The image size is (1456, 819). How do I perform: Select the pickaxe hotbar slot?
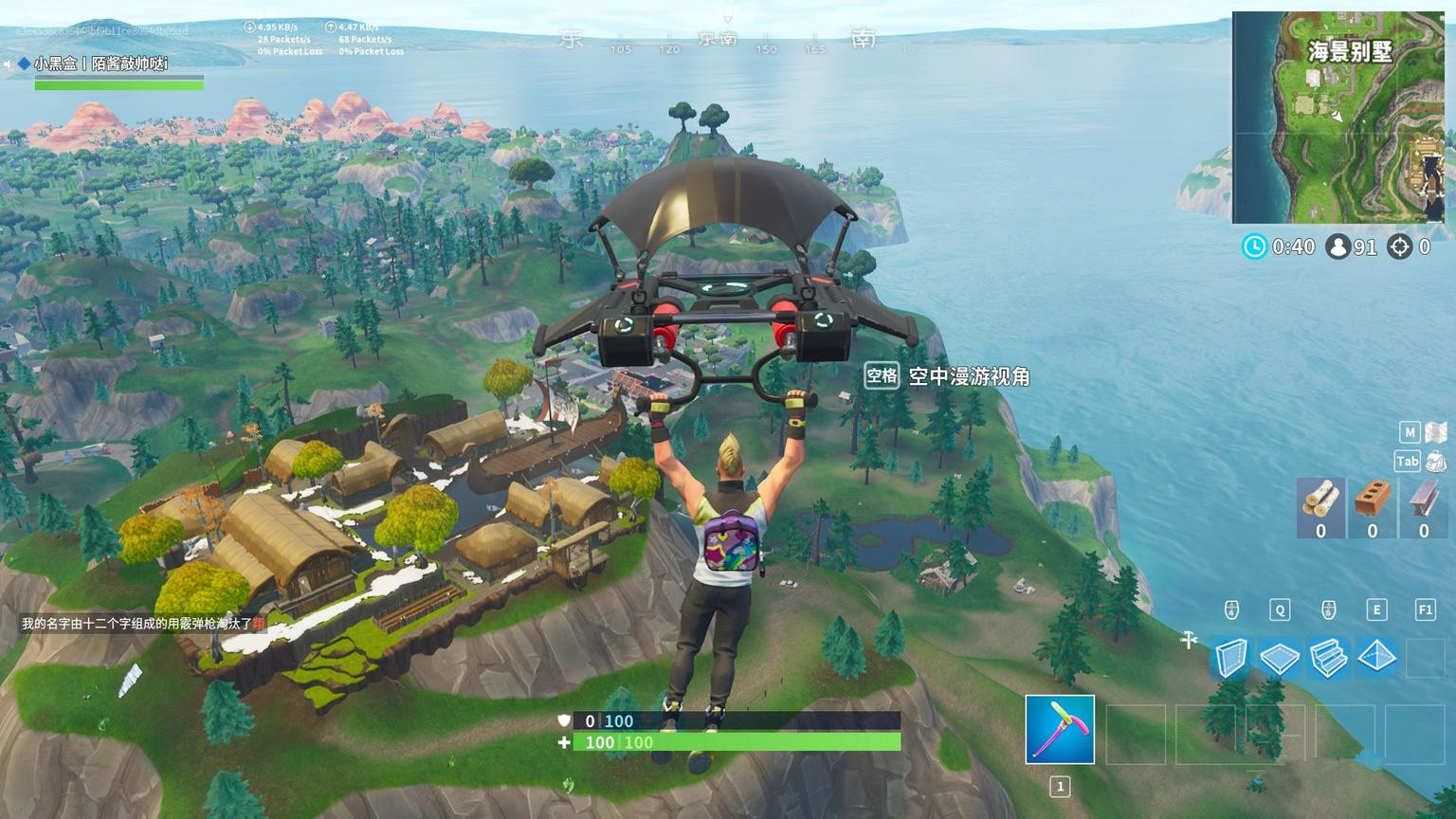pos(1060,729)
